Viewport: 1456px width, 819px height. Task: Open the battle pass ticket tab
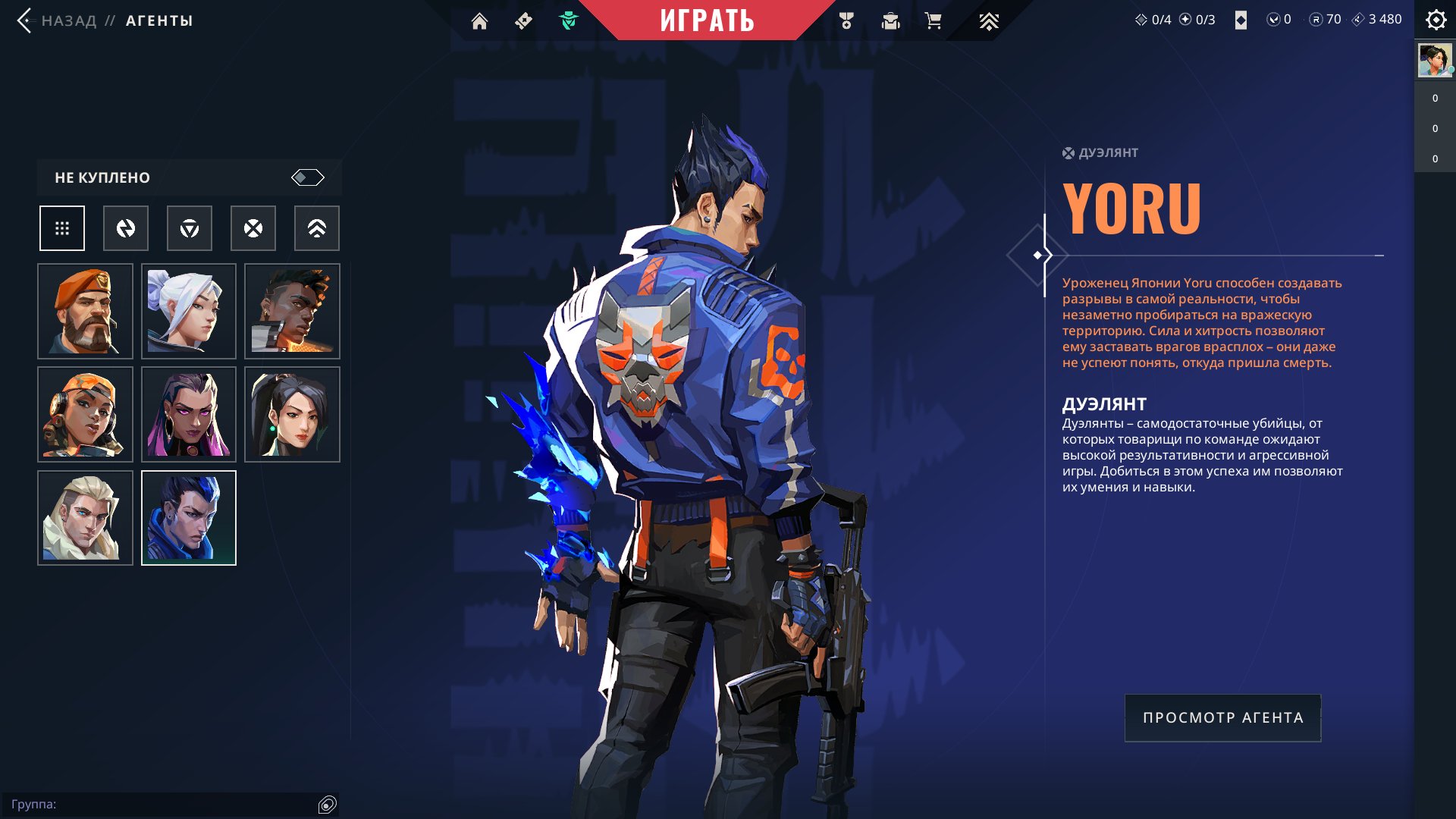point(523,21)
